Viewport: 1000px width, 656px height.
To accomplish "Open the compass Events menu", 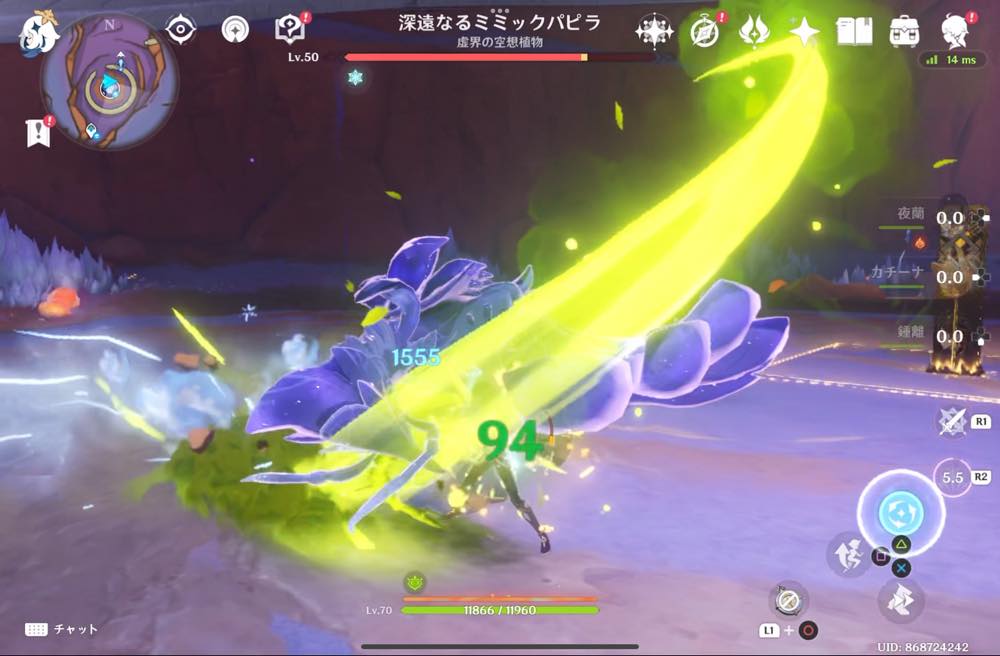I will tap(706, 31).
